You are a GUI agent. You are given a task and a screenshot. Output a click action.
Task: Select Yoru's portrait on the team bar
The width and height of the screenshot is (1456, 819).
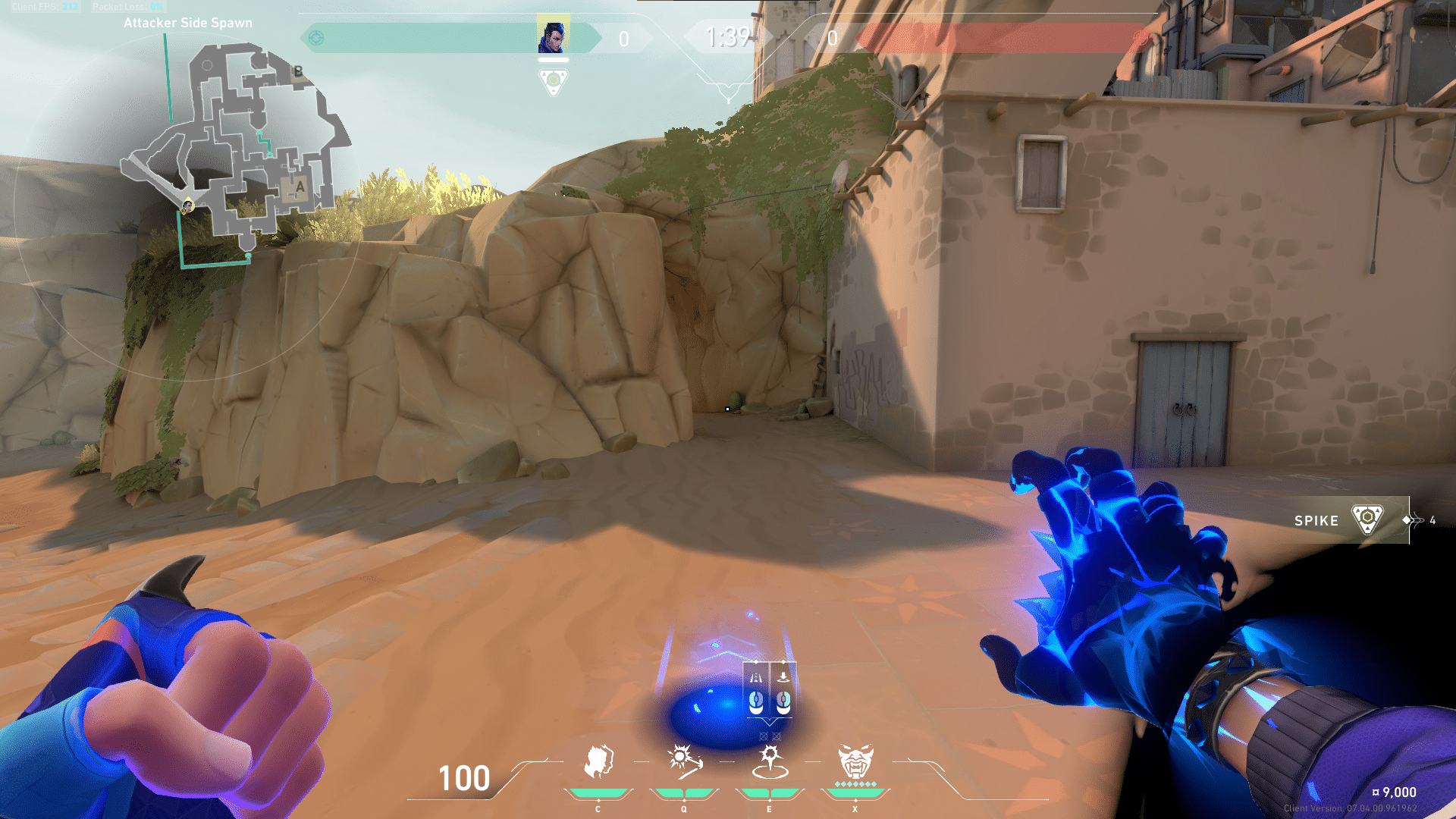pyautogui.click(x=553, y=35)
